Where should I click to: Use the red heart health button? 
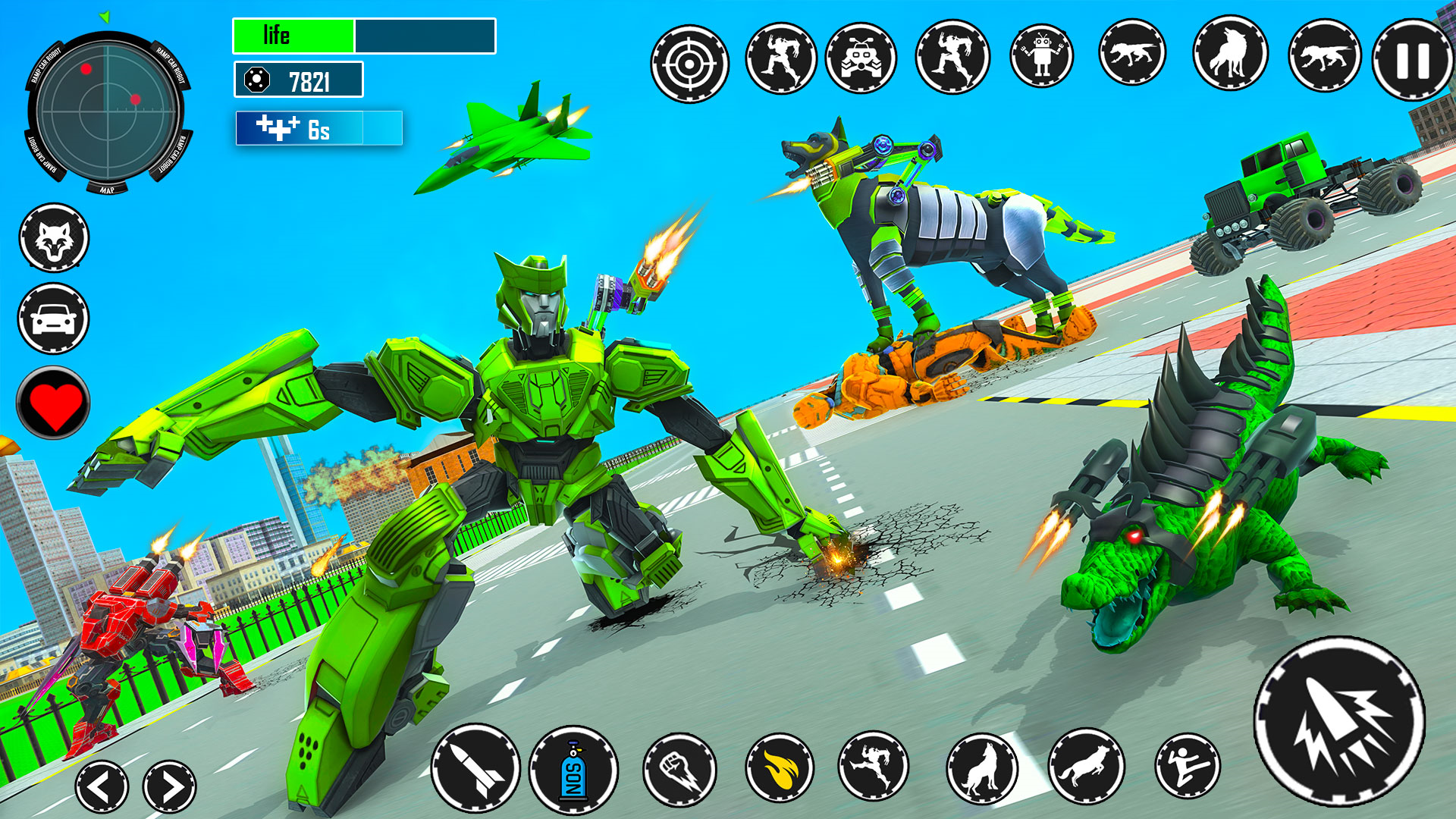tap(54, 403)
